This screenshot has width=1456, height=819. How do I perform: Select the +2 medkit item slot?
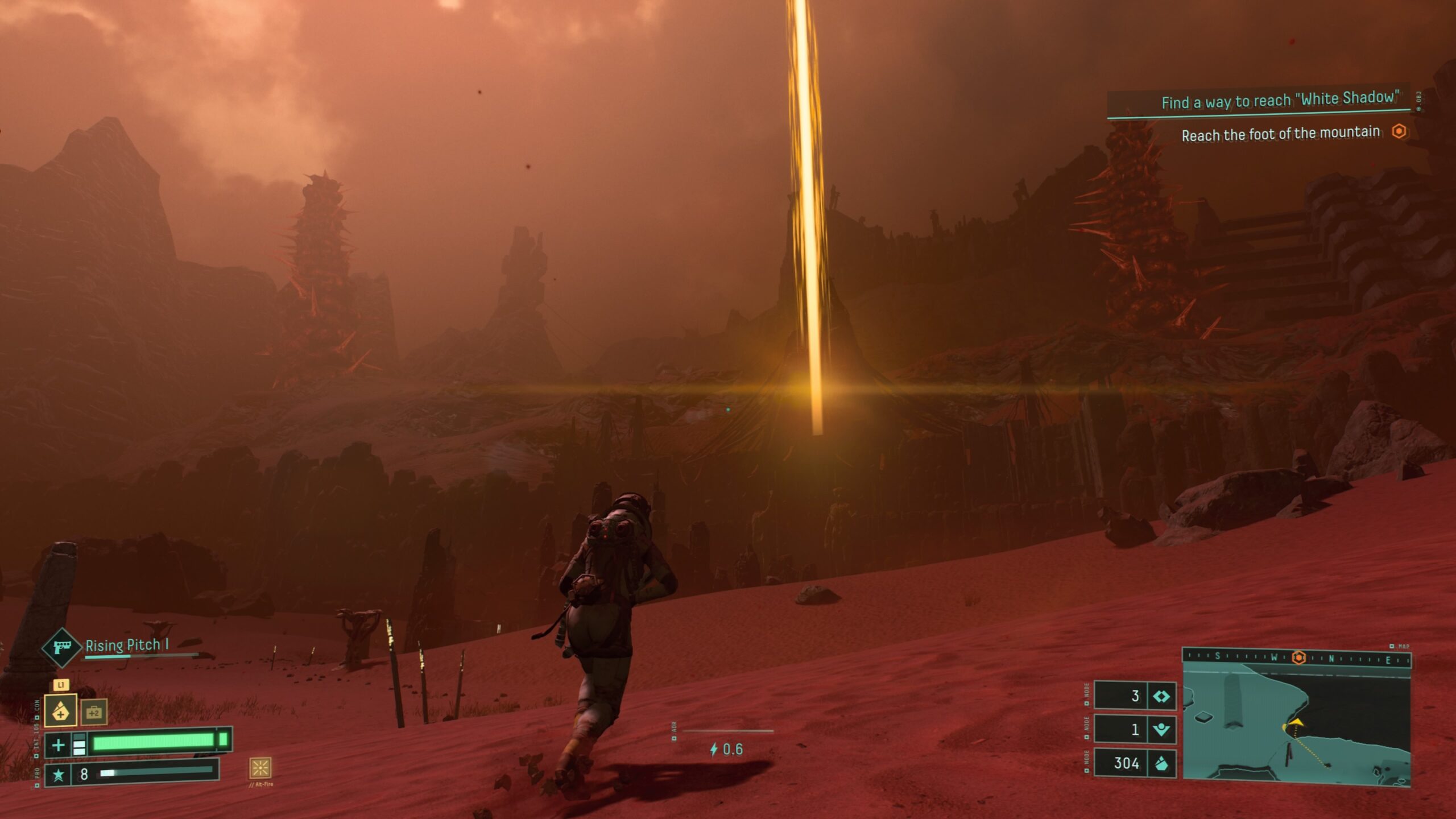point(94,712)
